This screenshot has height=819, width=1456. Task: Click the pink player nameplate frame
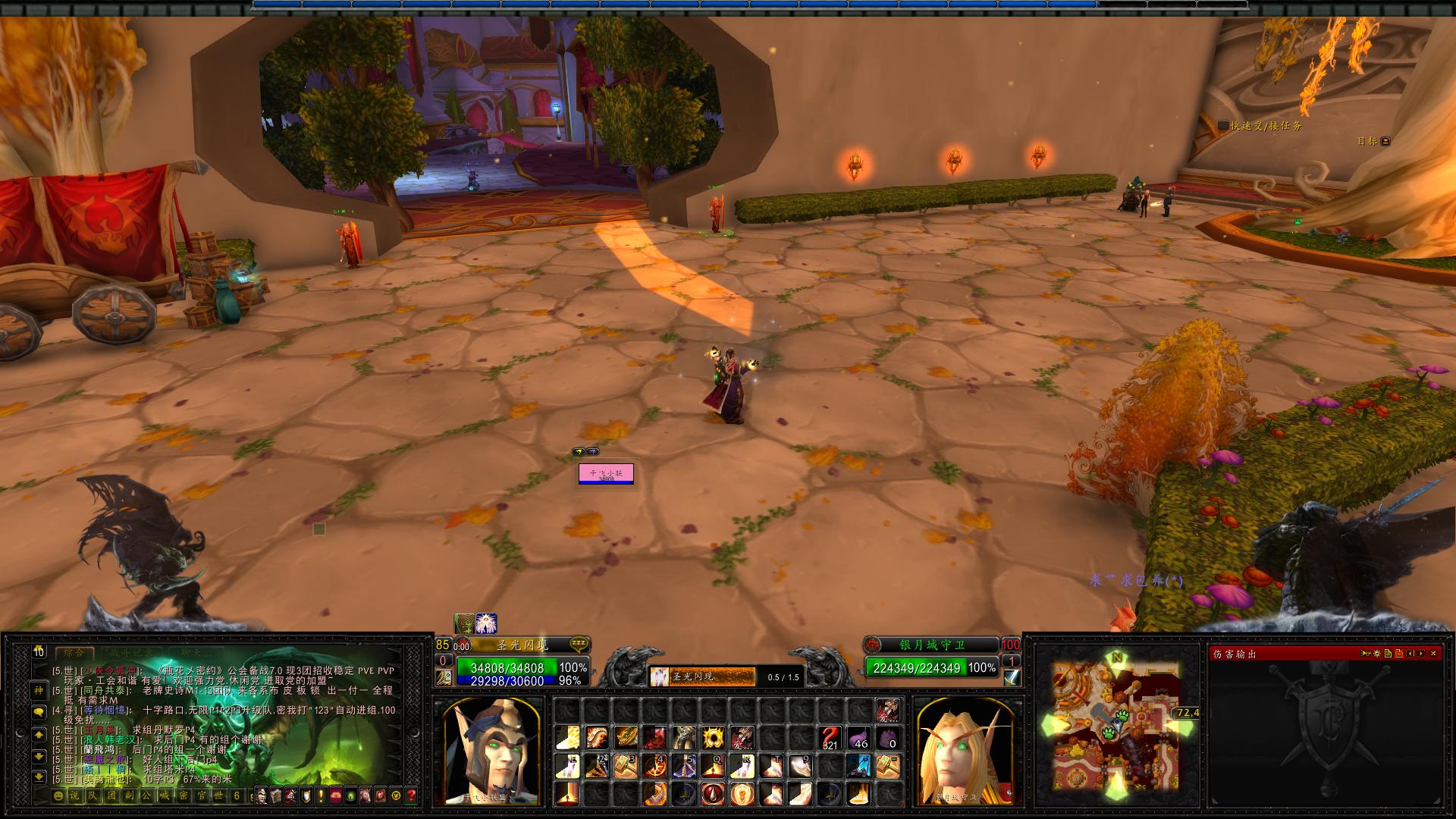pyautogui.click(x=606, y=473)
